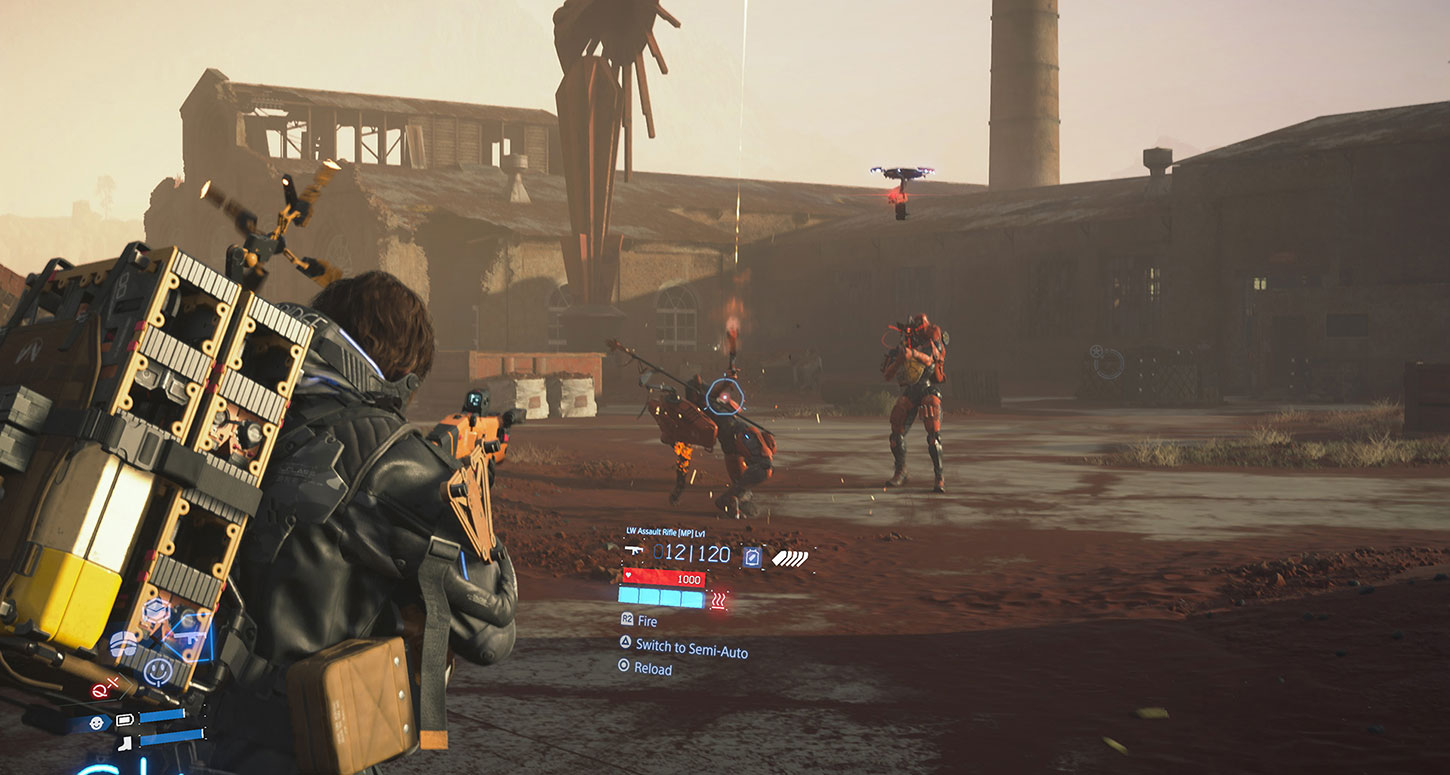Select the smiley face quick-slot

tap(156, 669)
